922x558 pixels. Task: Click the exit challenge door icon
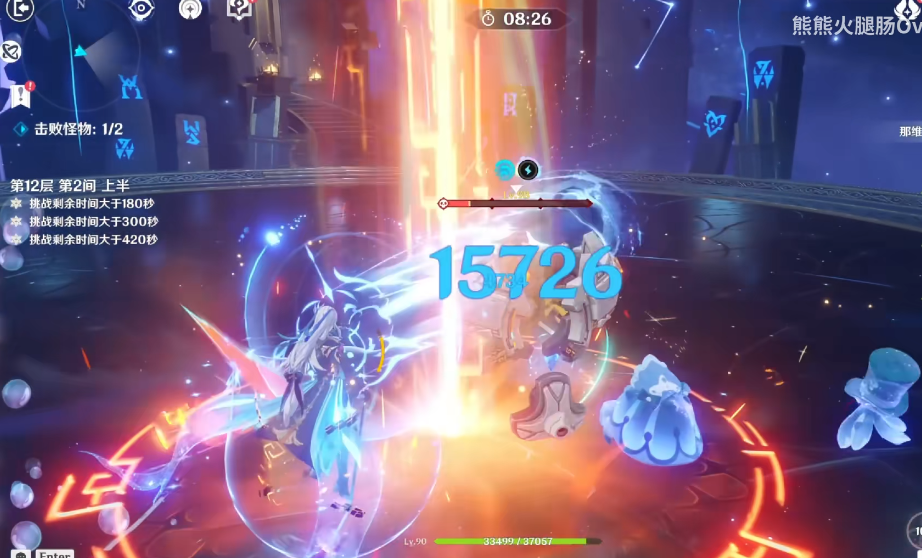tap(19, 9)
